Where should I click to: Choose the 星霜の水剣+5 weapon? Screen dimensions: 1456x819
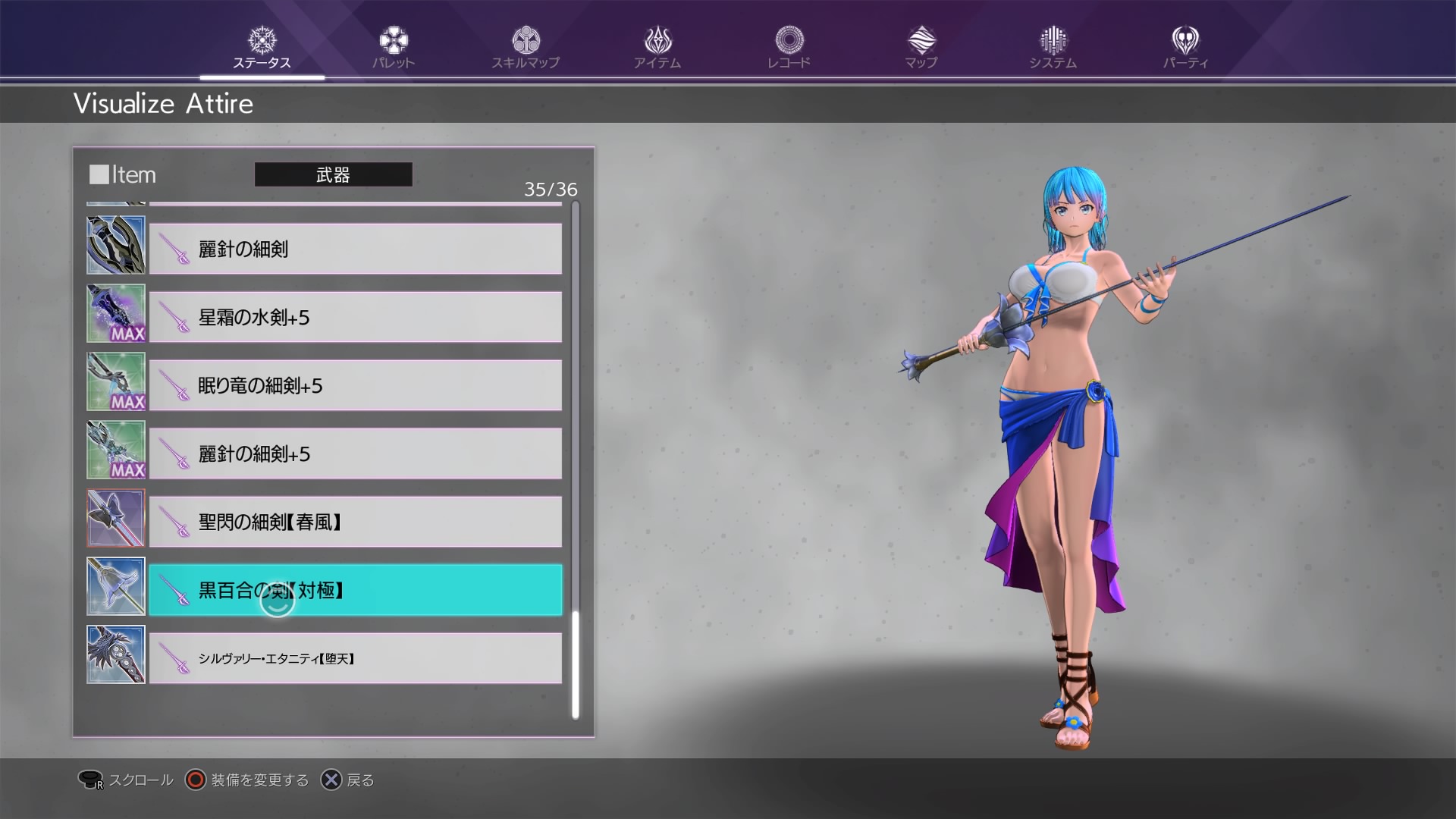pos(355,317)
